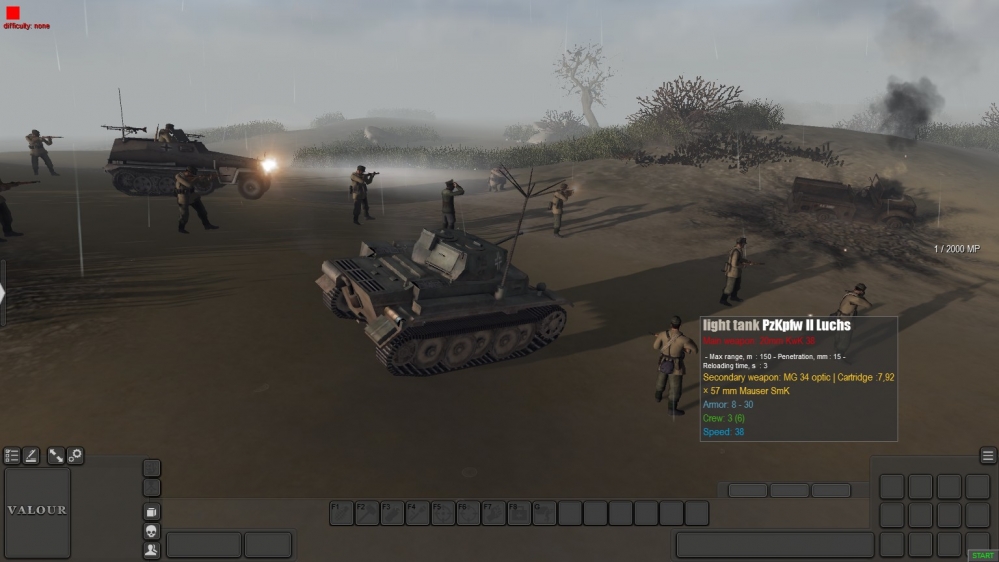Image resolution: width=999 pixels, height=562 pixels.
Task: Choose the F4 quick slot
Action: [418, 513]
